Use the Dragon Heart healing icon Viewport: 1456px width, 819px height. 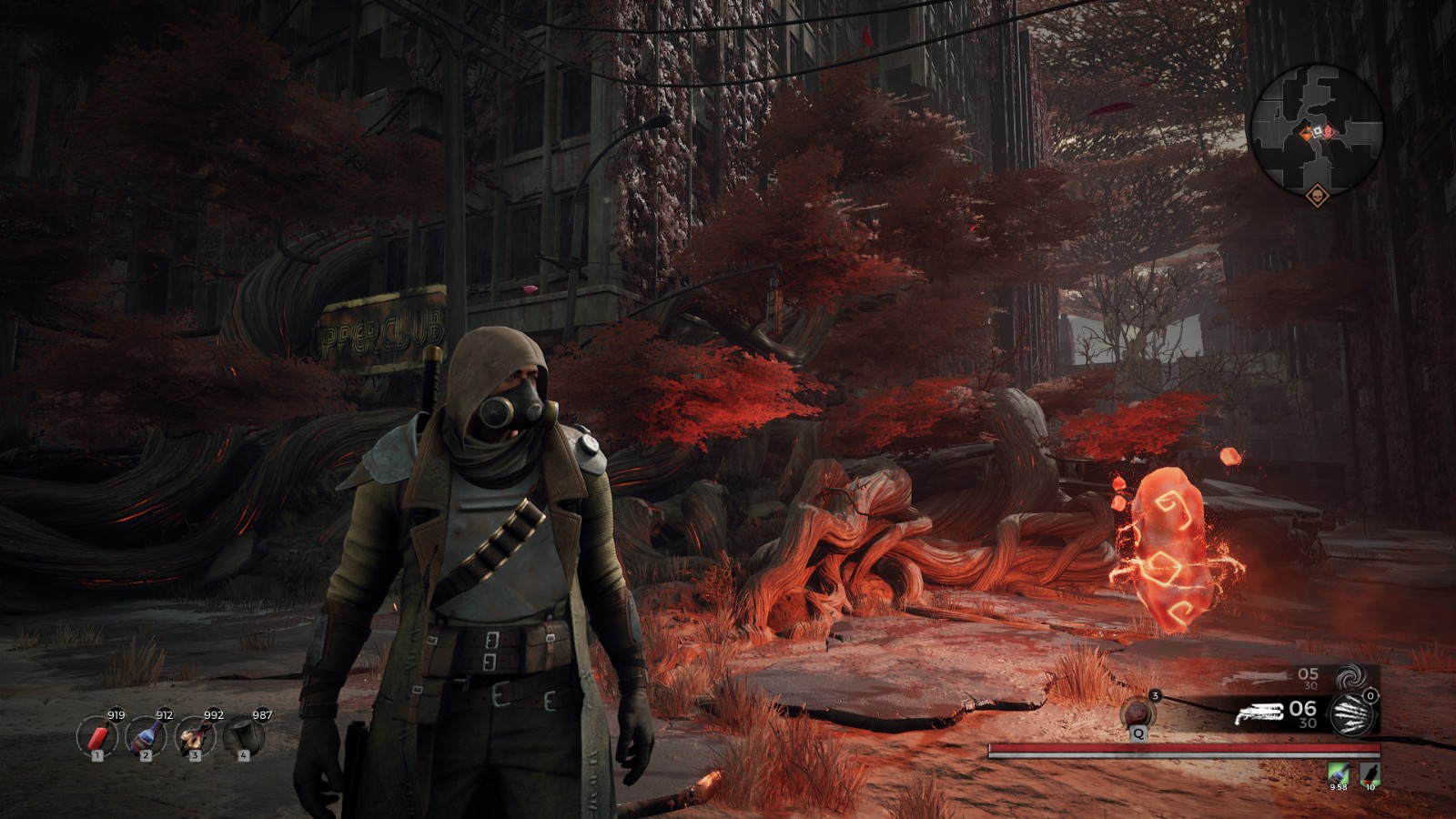1138,712
